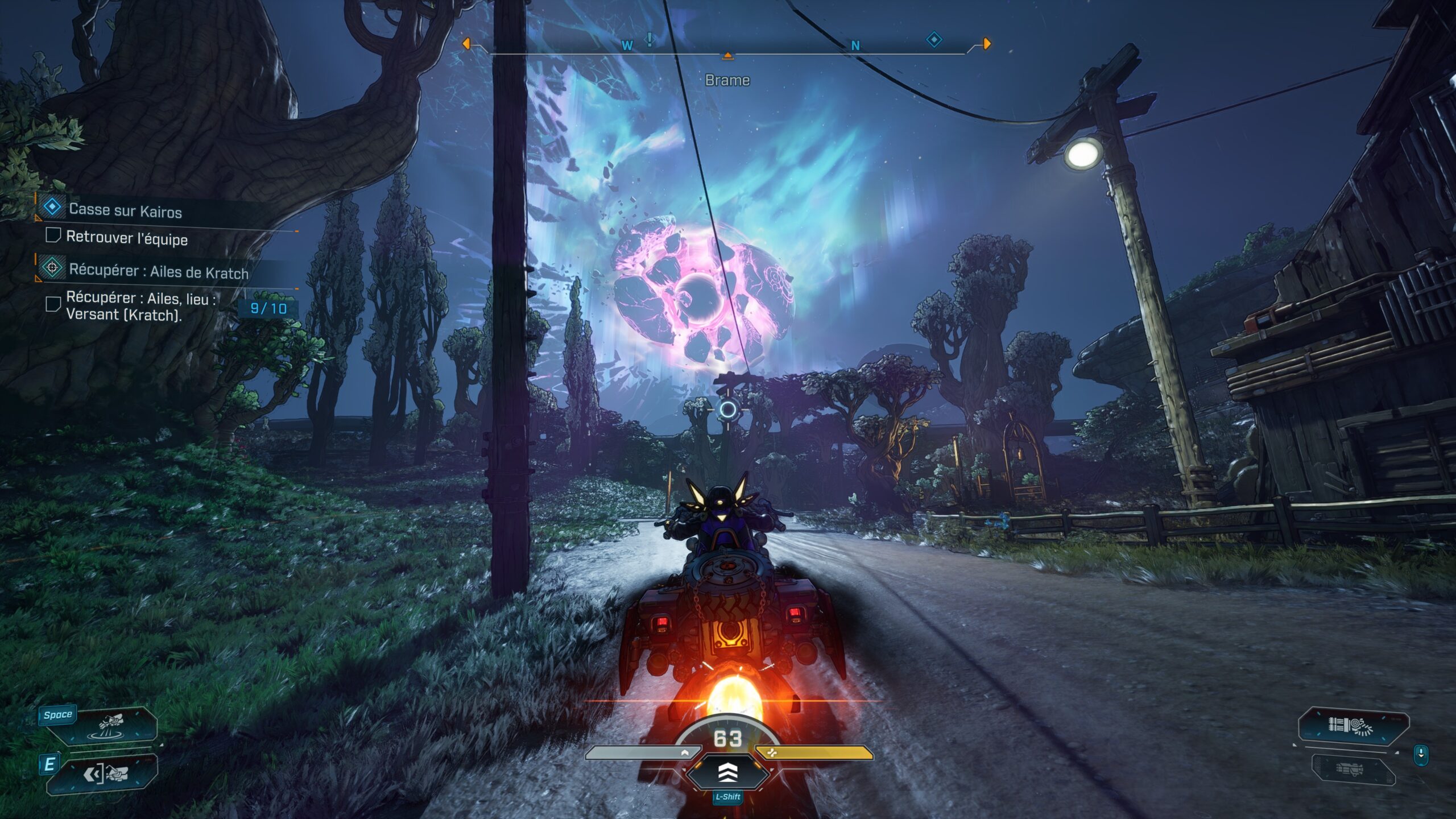Select the blue diamond compass waypoint
This screenshot has height=819, width=1456.
[934, 39]
